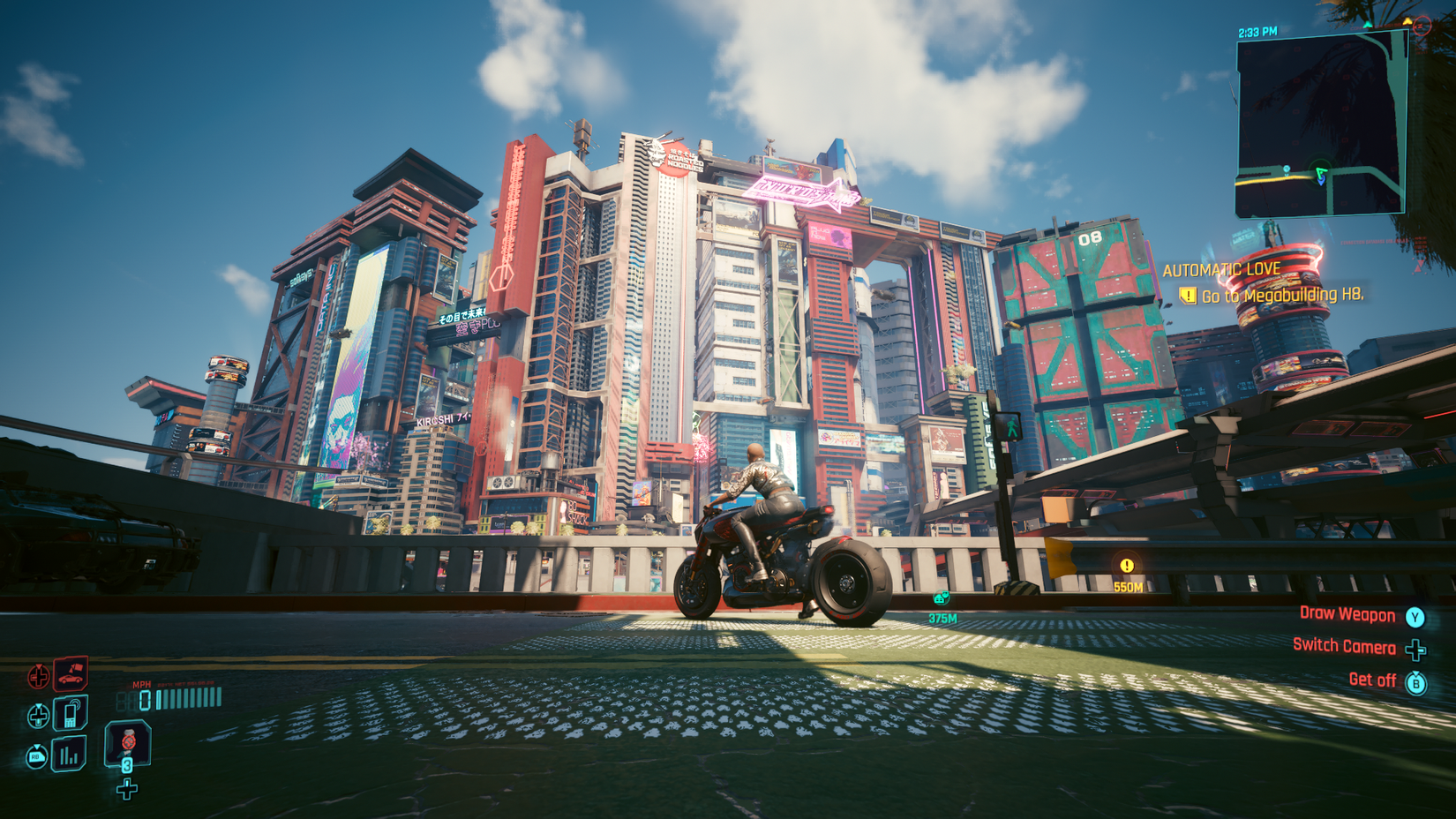The height and width of the screenshot is (819, 1456).
Task: Click the yellow exclamation marker showing 550M
Action: point(1127,566)
